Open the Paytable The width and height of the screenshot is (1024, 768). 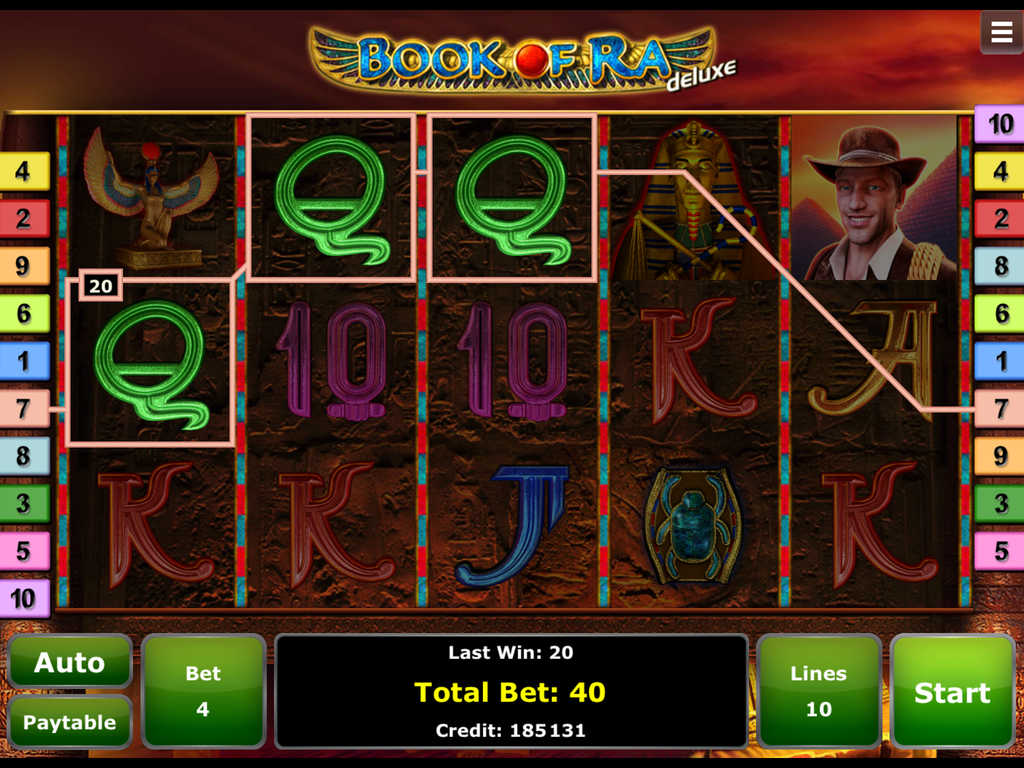pyautogui.click(x=70, y=722)
